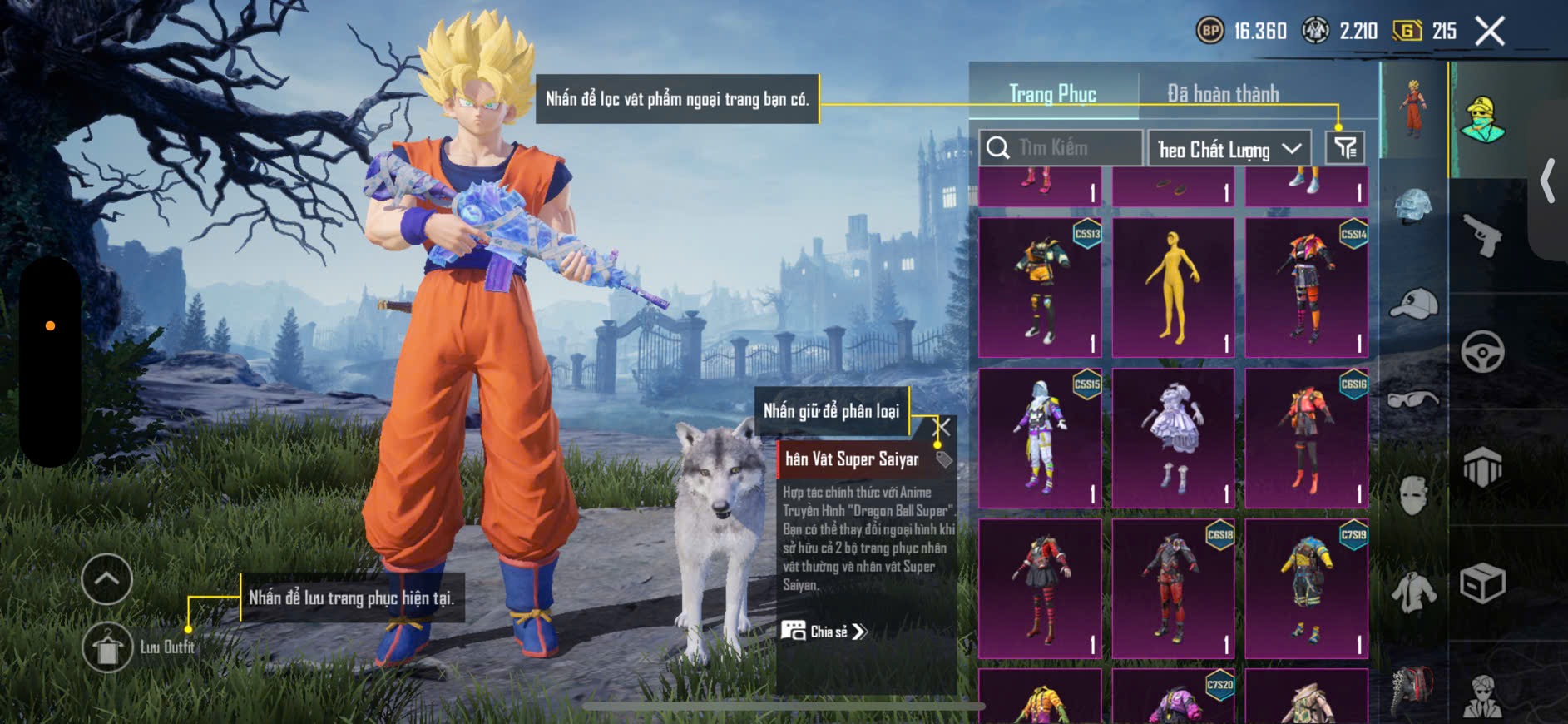The width and height of the screenshot is (1568, 724).
Task: Choose the C6S16 outfit thumbnail
Action: tap(1306, 438)
